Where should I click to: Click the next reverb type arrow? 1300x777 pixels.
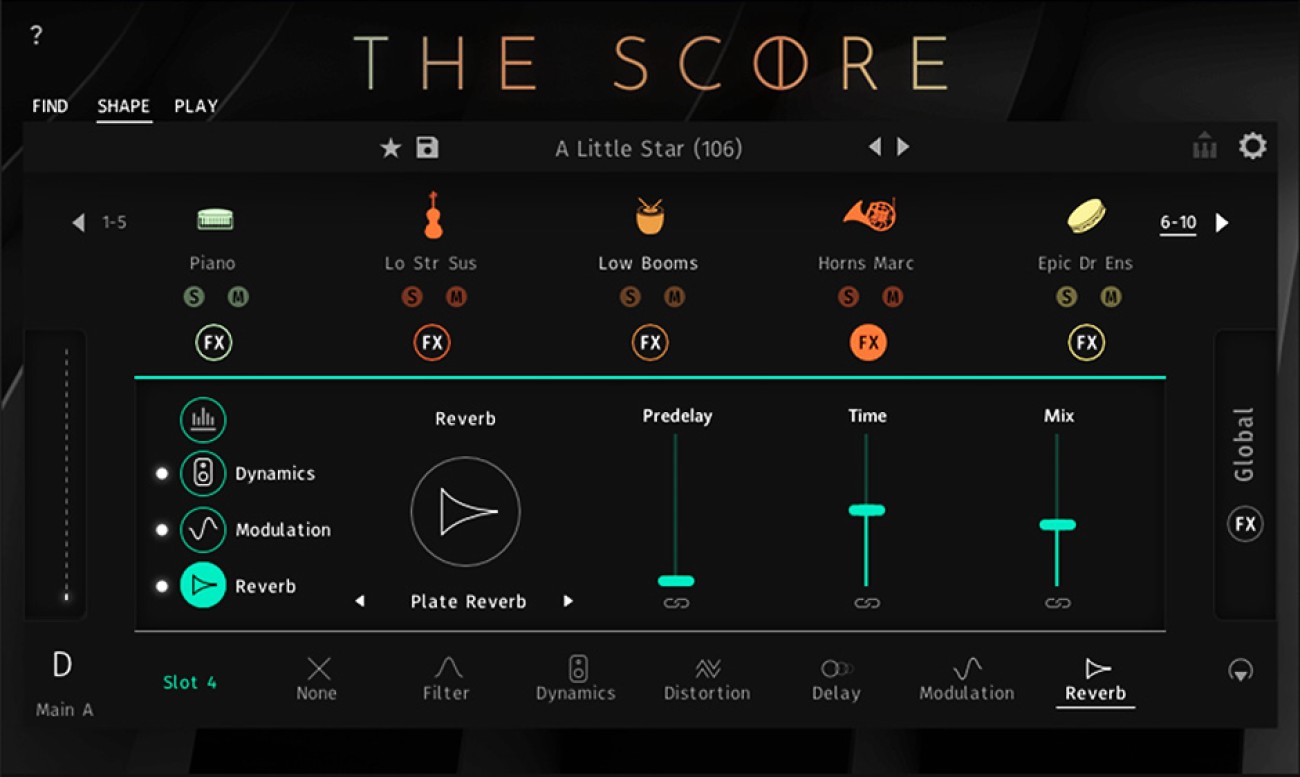pos(568,601)
